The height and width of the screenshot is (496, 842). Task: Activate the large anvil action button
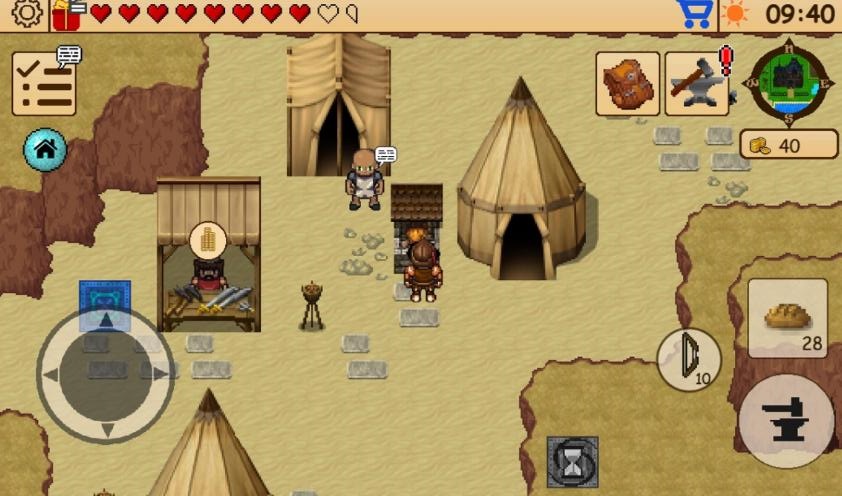point(787,420)
